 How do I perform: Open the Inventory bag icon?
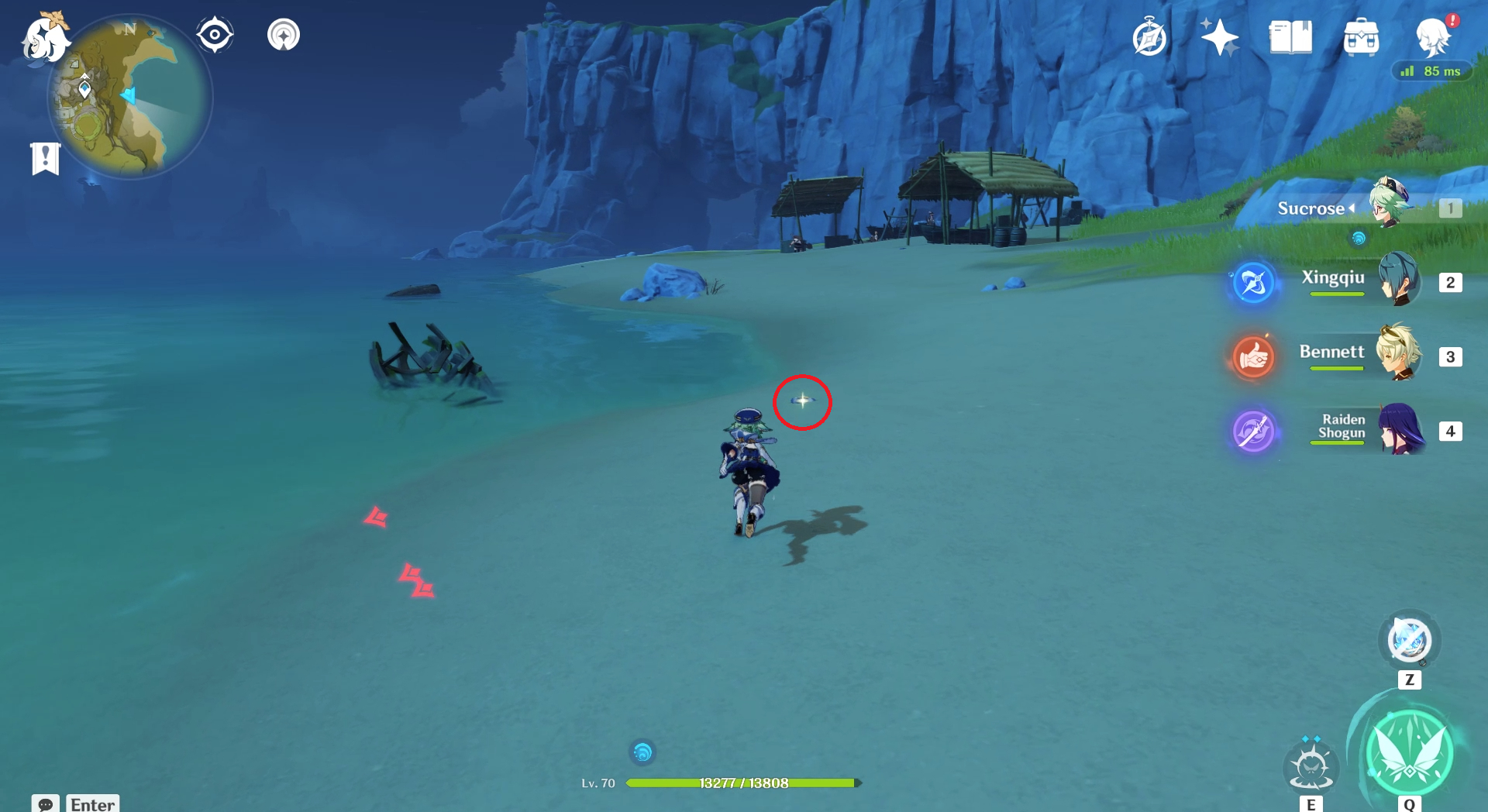point(1360,36)
